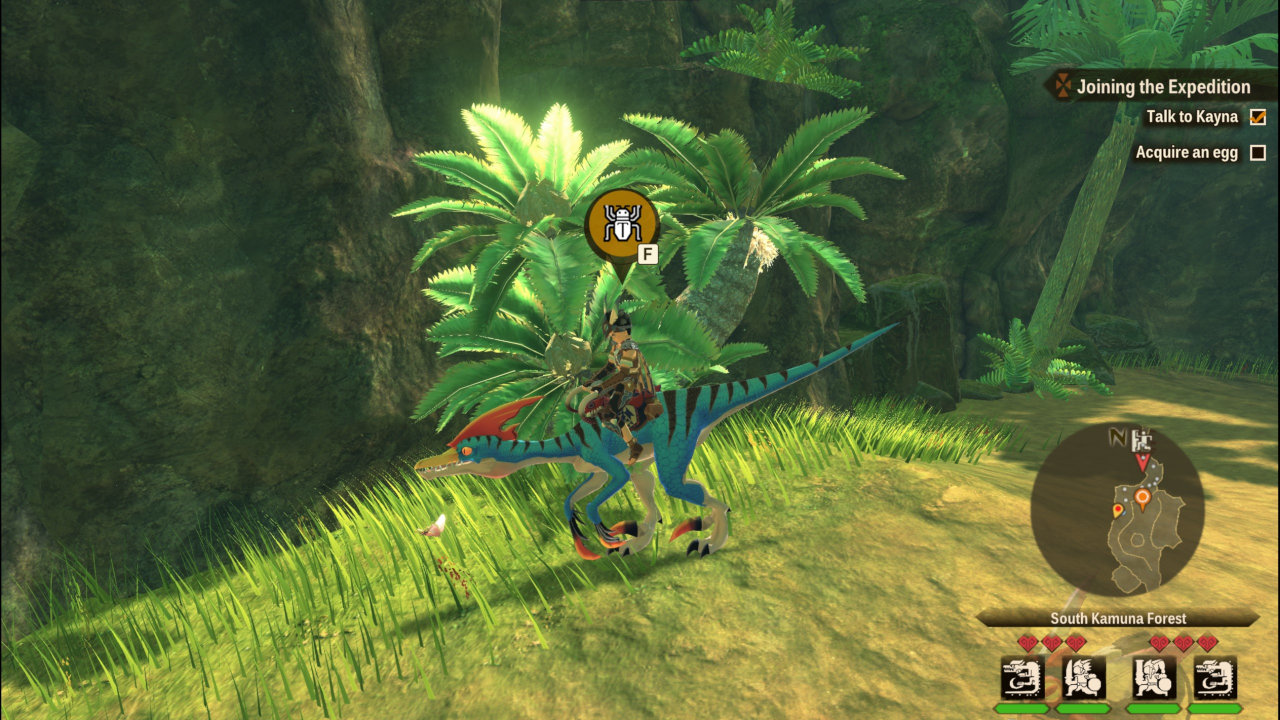Viewport: 1280px width, 720px height.
Task: Click the red destination marker on minimap
Action: [1143, 462]
